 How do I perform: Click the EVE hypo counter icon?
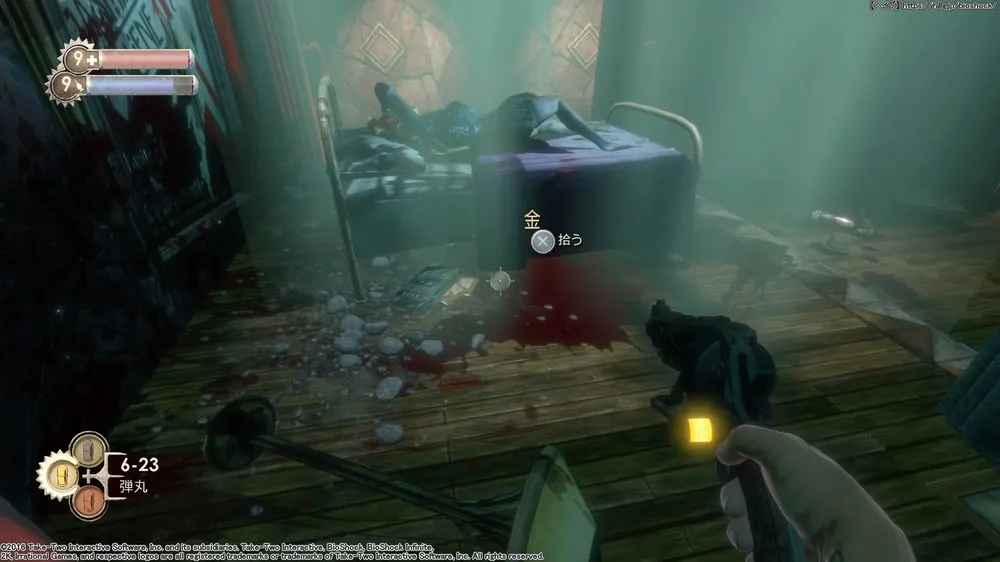[68, 86]
